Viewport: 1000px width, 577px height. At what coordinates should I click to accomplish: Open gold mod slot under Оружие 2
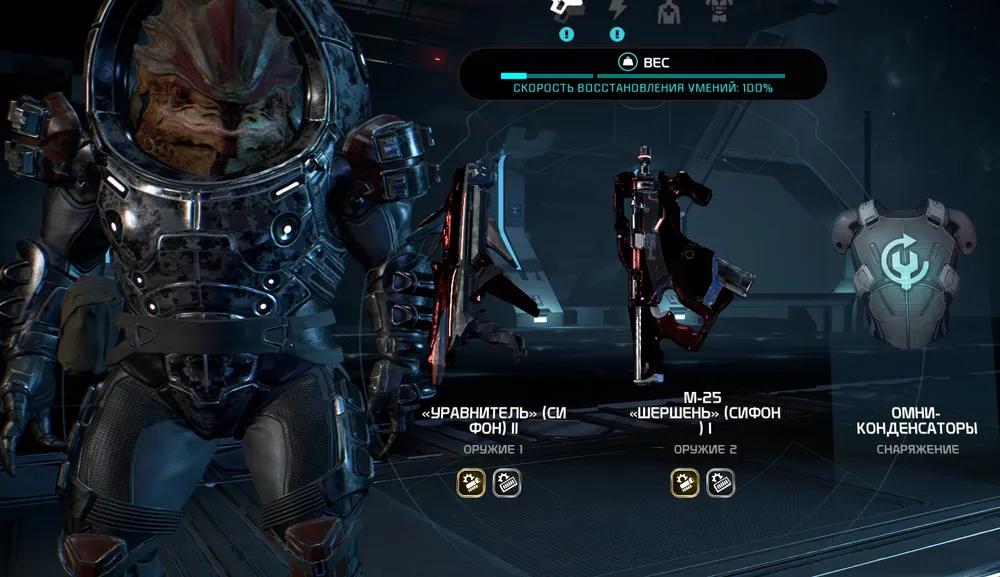pos(684,485)
